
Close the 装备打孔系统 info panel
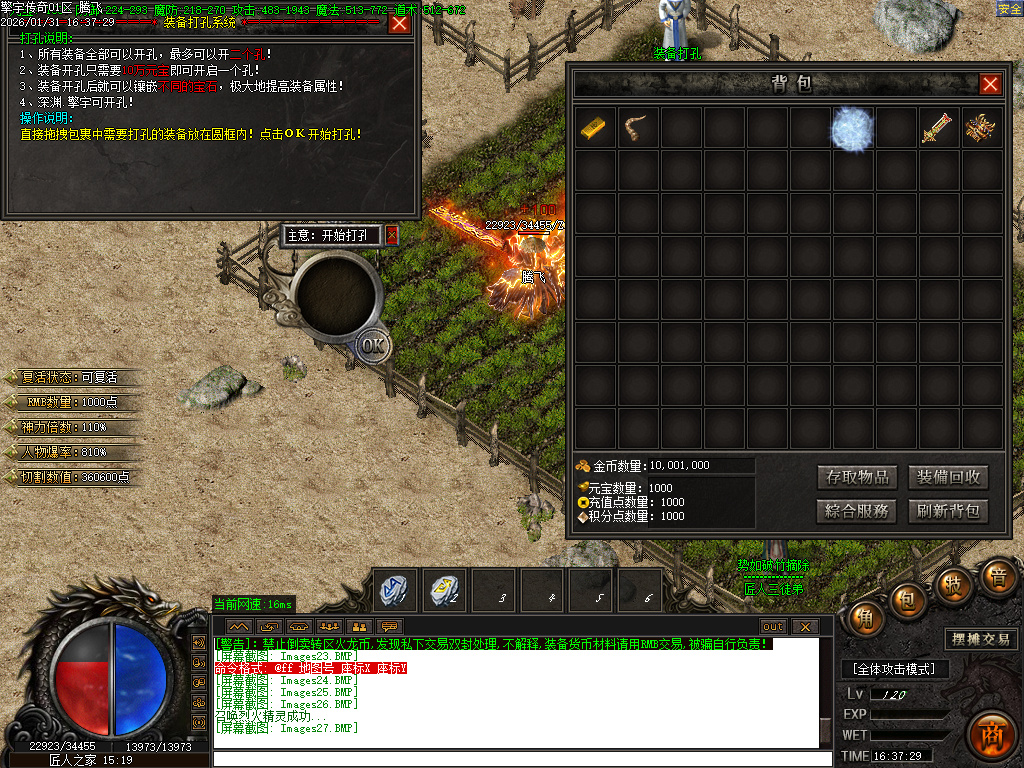399,23
